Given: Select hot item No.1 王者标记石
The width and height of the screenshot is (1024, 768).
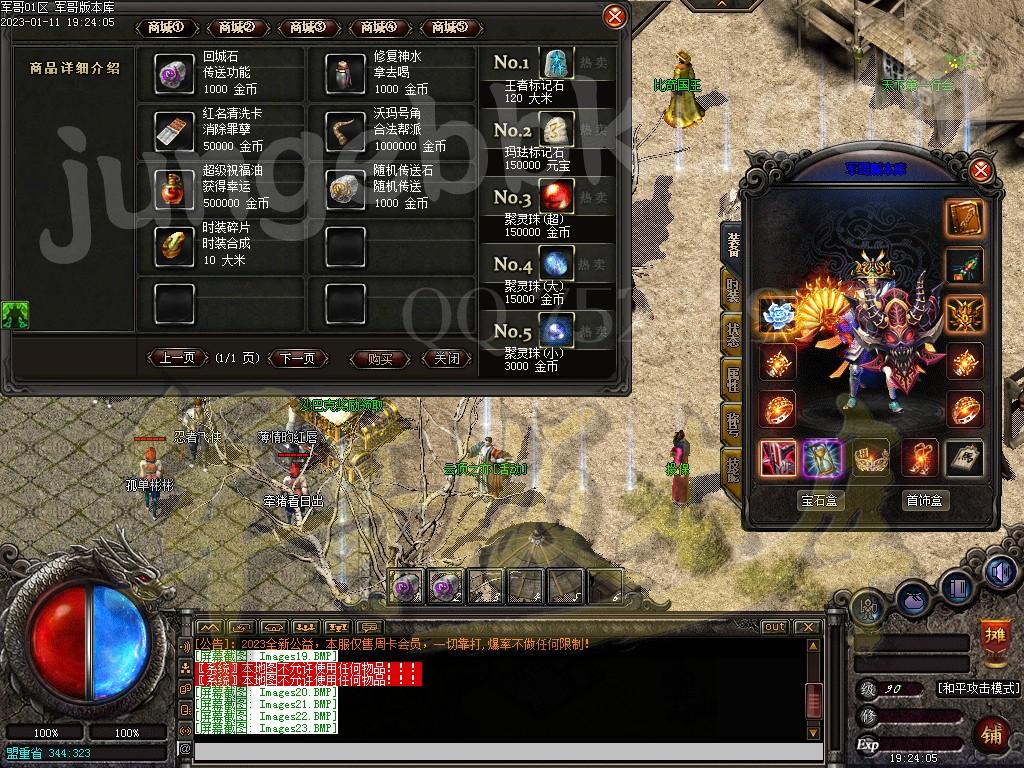Looking at the screenshot, I should pos(557,63).
